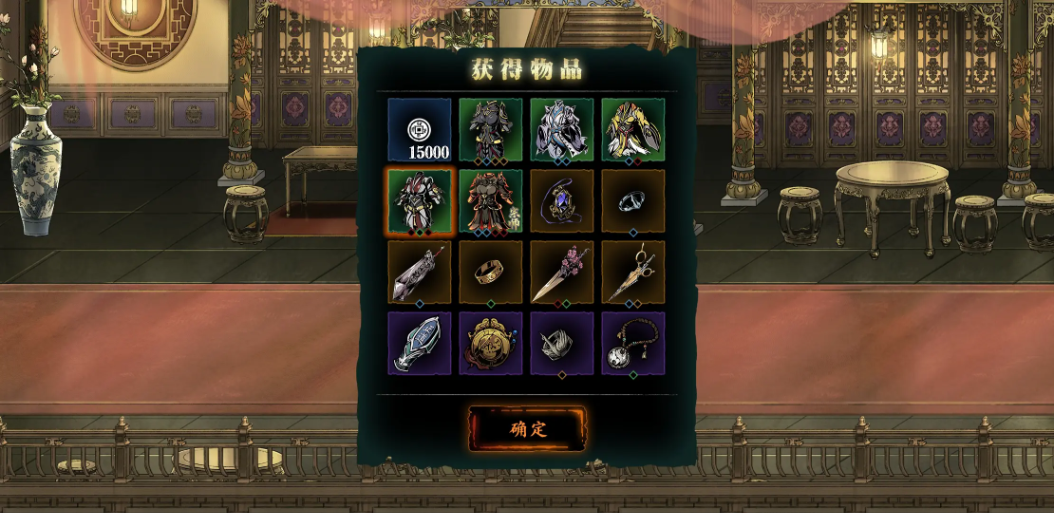
Task: Select the 15000 silver coin reward
Action: 419,130
